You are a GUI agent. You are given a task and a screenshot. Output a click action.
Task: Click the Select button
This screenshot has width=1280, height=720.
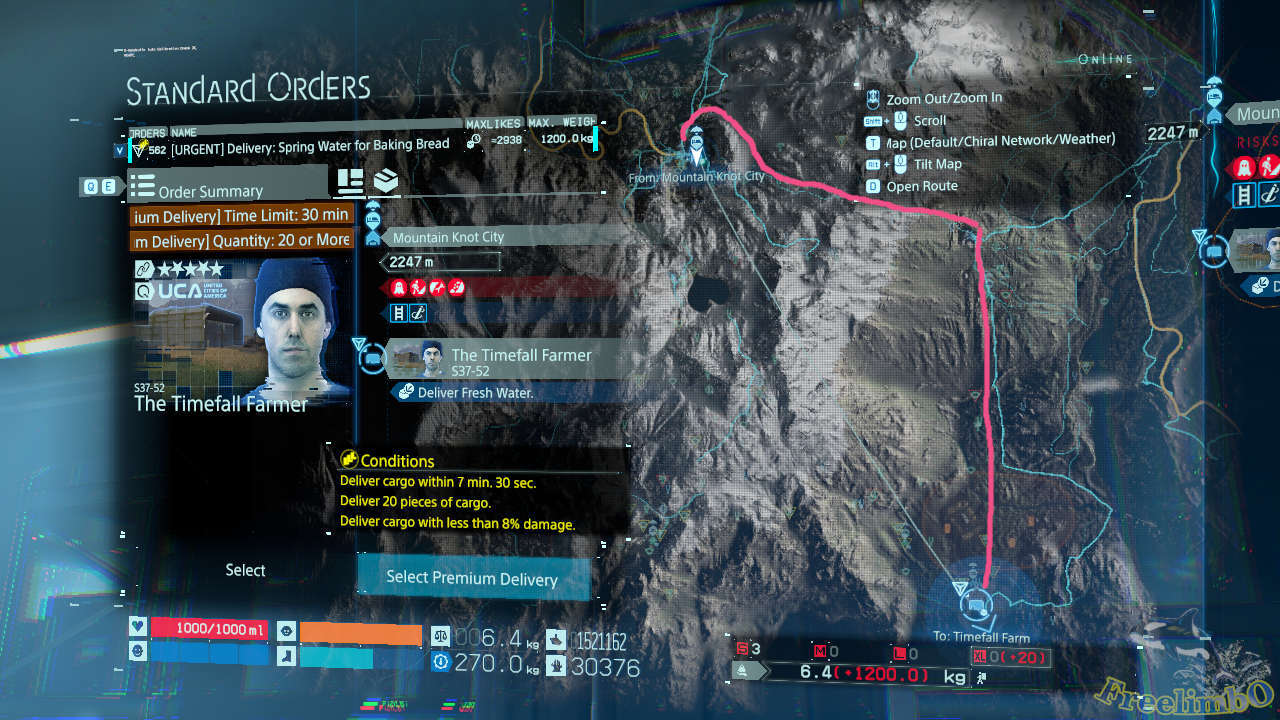(x=245, y=570)
